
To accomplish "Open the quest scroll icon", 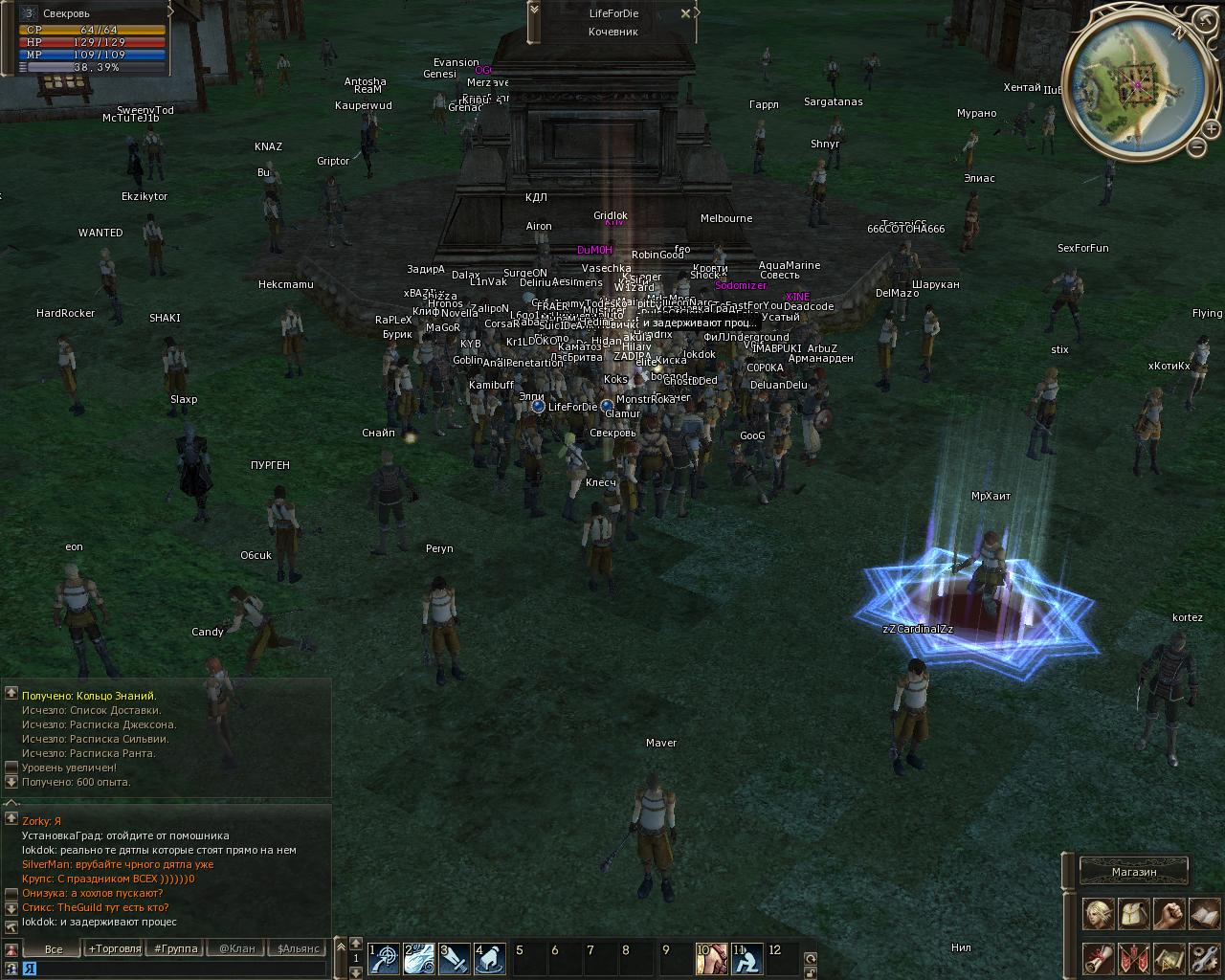I will pos(1098,958).
